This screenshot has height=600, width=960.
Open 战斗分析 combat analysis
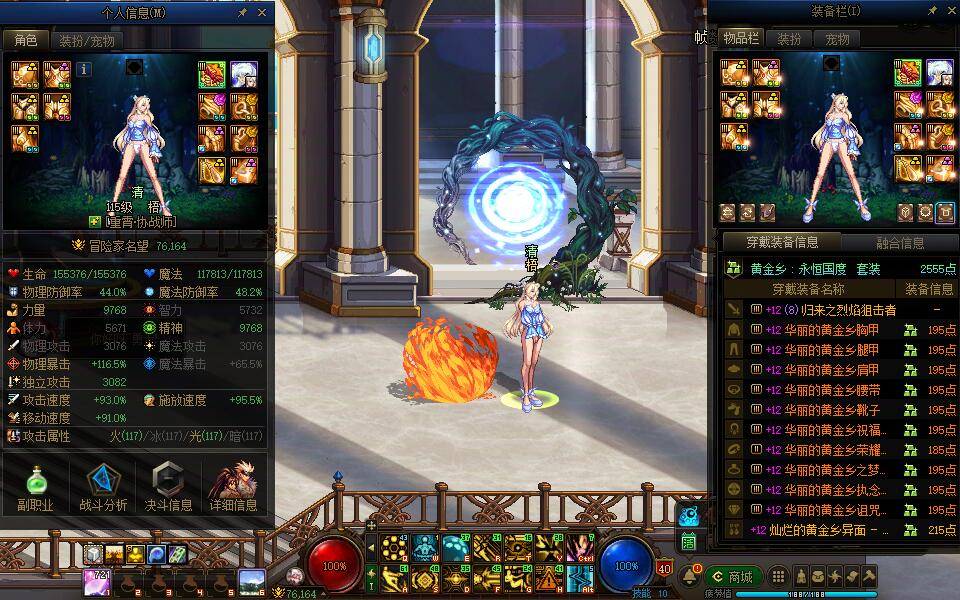click(103, 489)
